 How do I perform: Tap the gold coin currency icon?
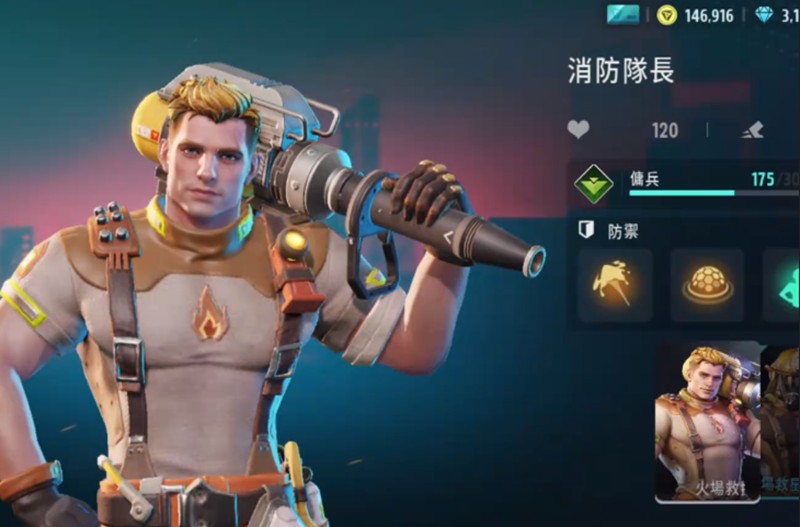(667, 14)
